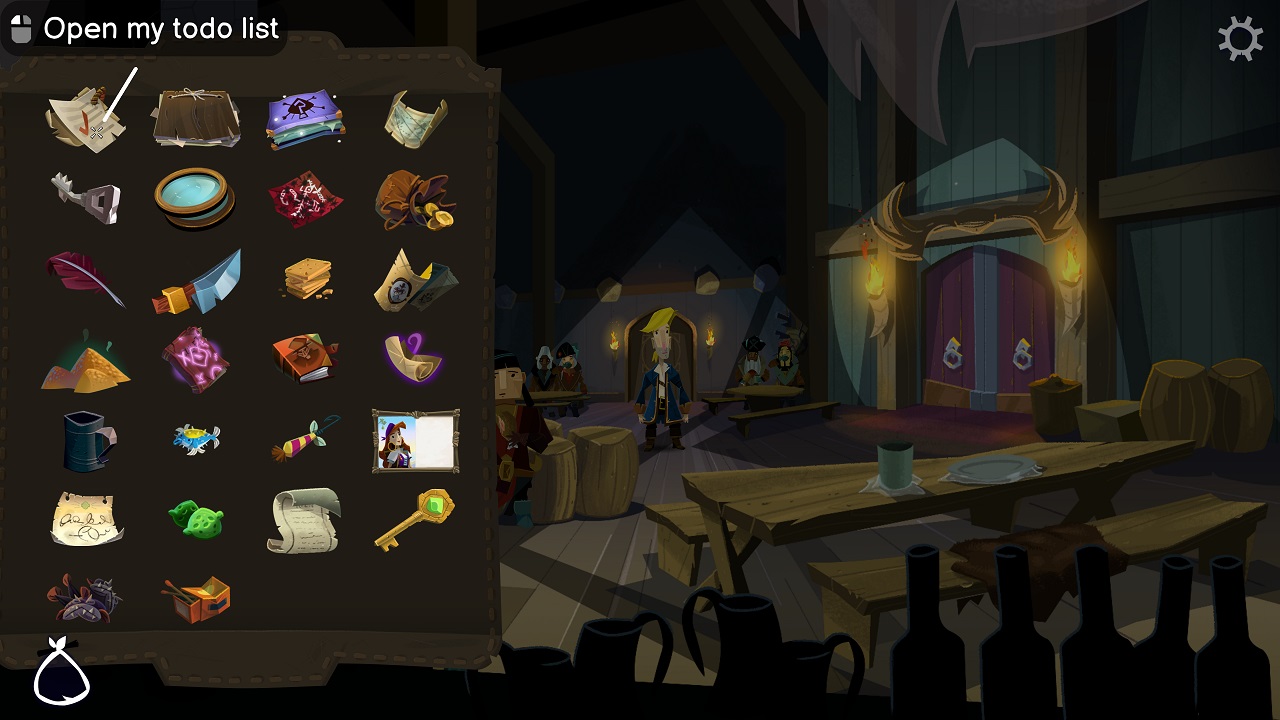Screen dimensions: 1280x720
Task: Open the torn map with compass
Action: pos(415,278)
